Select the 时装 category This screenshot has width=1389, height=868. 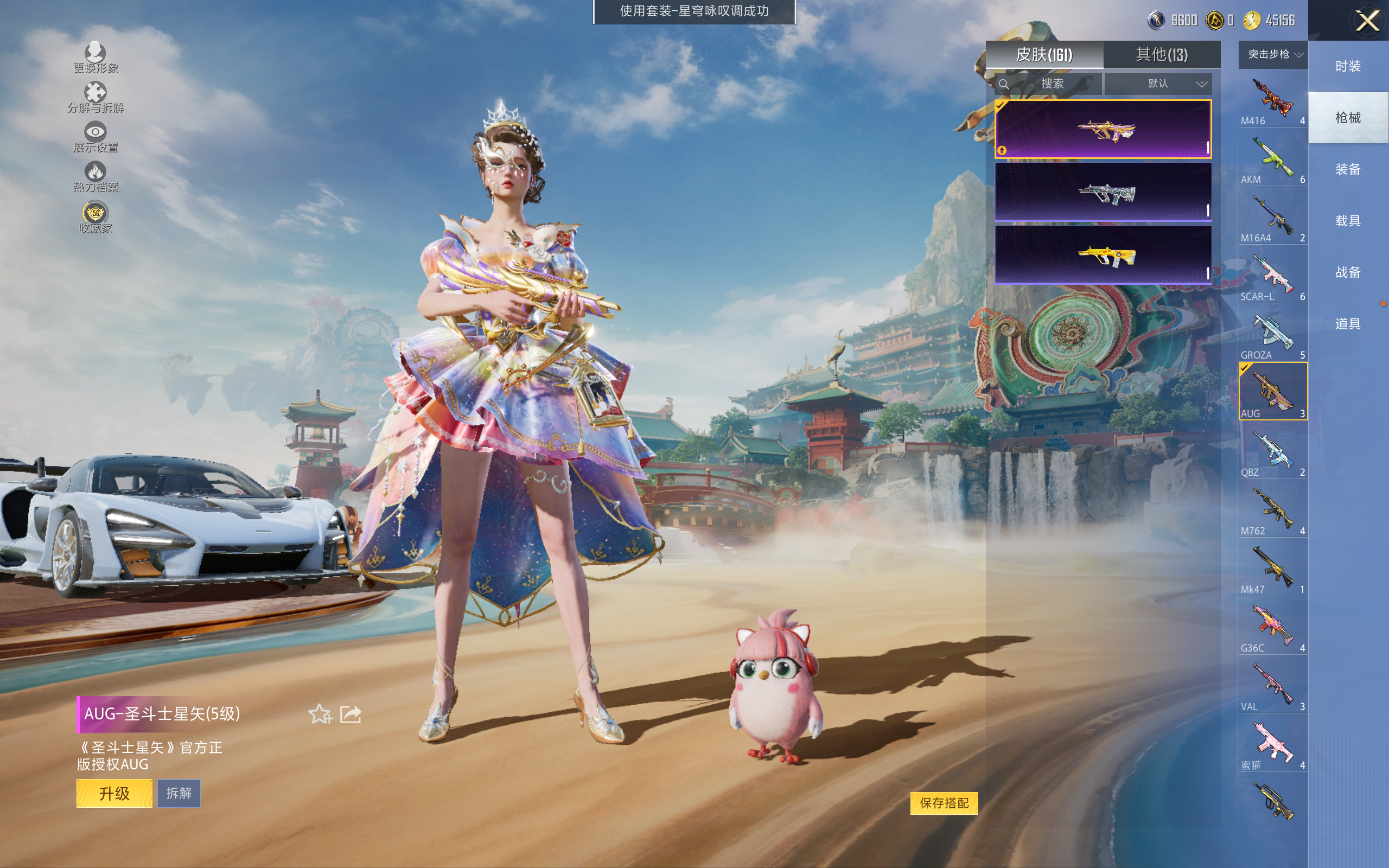pos(1348,67)
